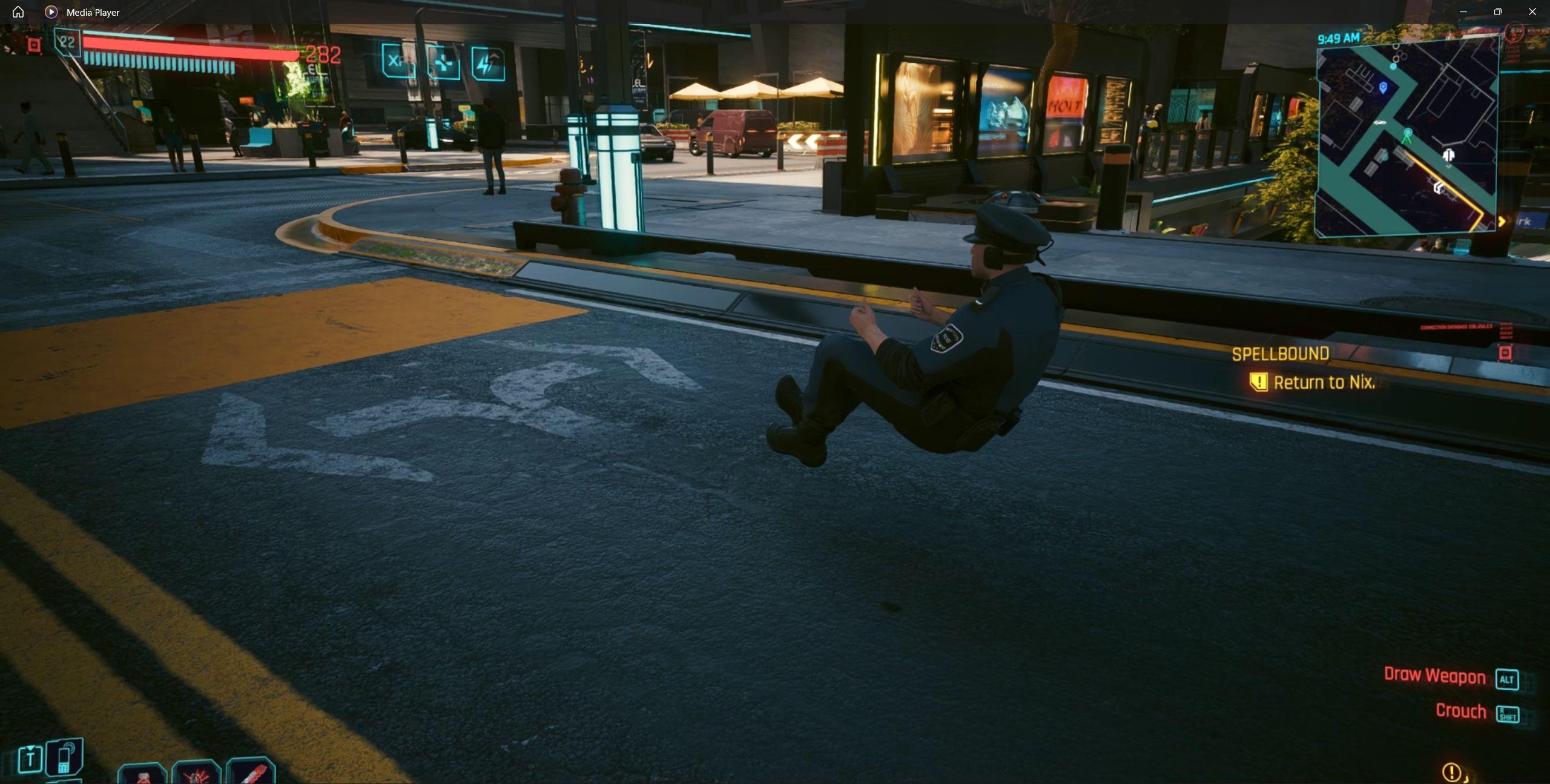Click the Spellbound quest title

click(1281, 354)
